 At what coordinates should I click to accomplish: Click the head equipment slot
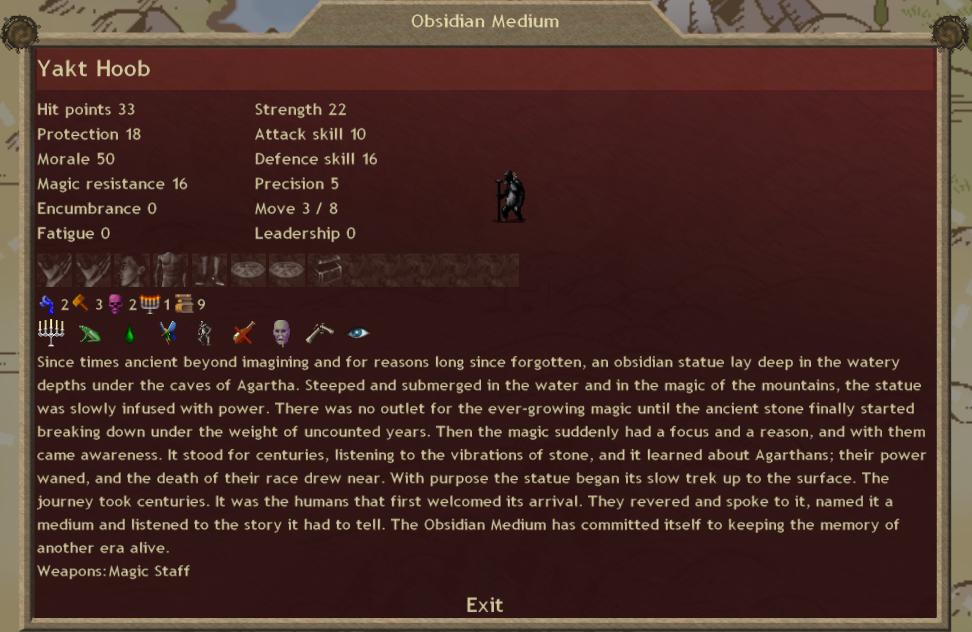[132, 270]
